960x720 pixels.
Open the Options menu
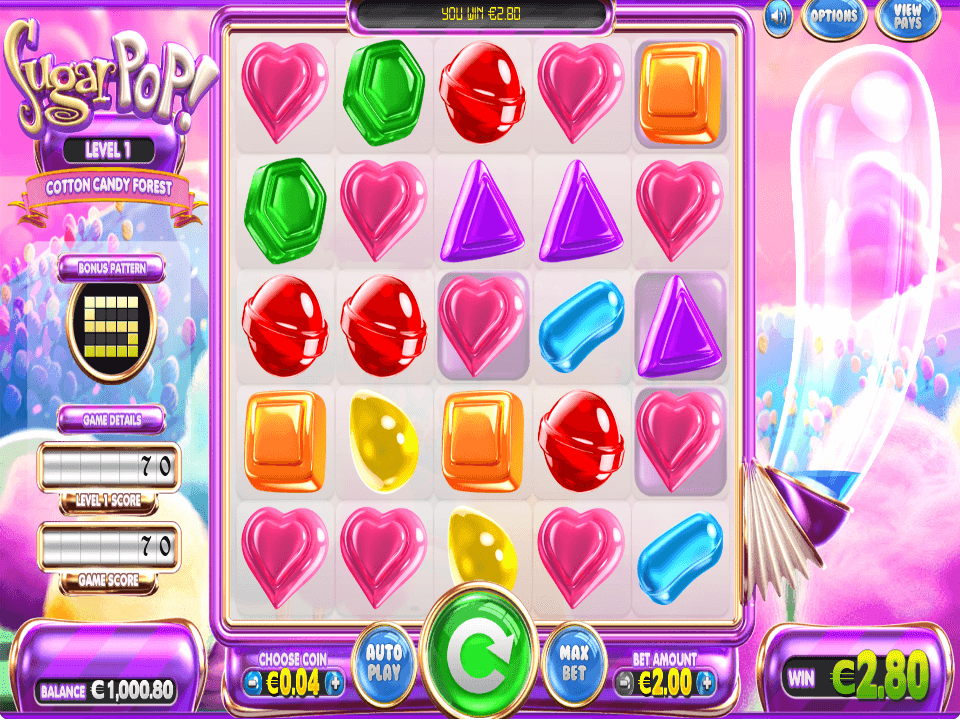pos(833,17)
